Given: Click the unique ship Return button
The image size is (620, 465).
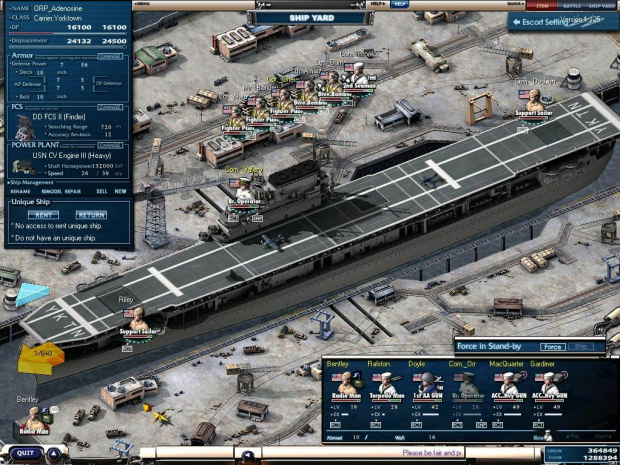Looking at the screenshot, I should 91,214.
